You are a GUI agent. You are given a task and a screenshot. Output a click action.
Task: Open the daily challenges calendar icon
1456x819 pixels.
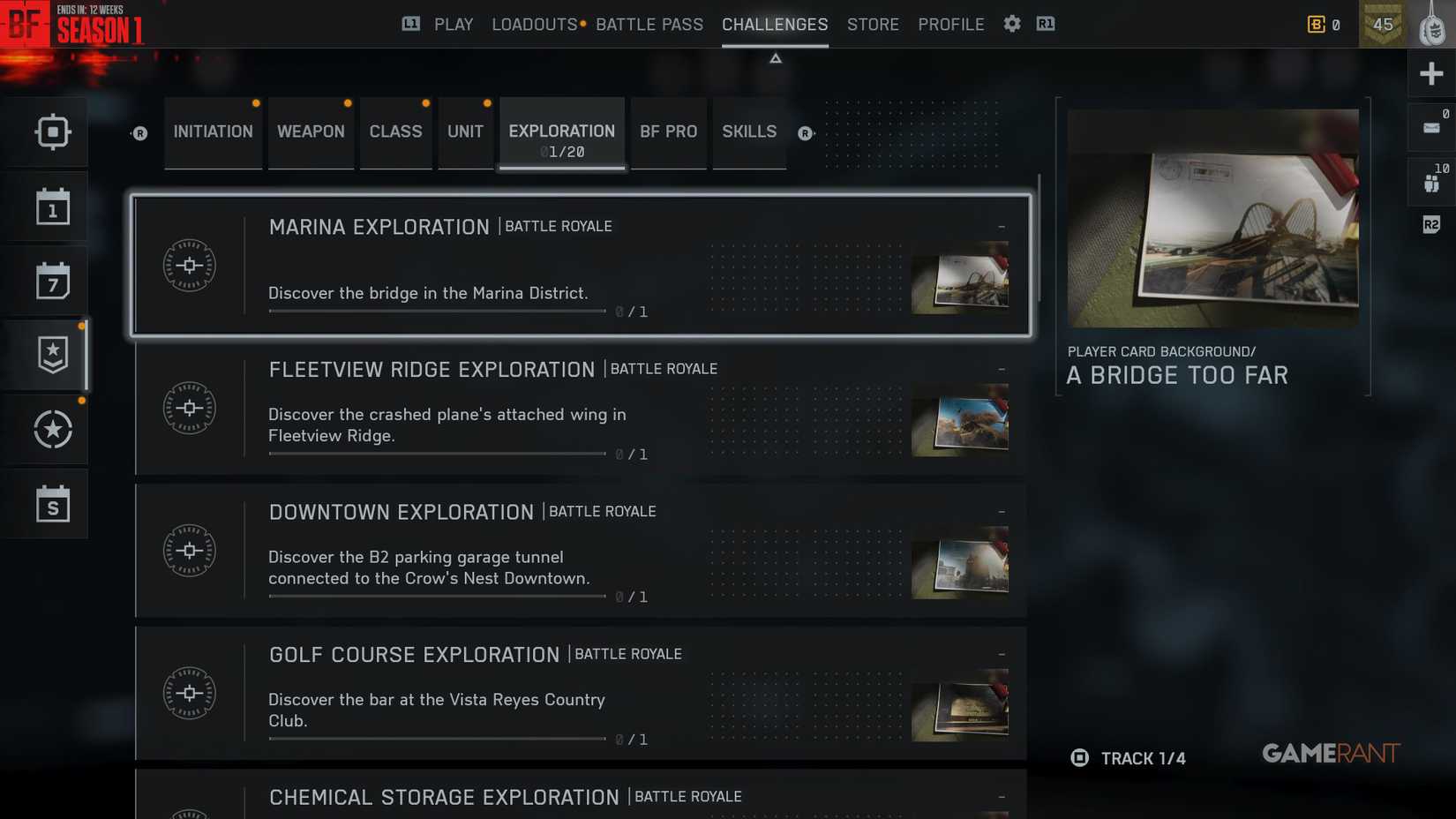coord(53,206)
